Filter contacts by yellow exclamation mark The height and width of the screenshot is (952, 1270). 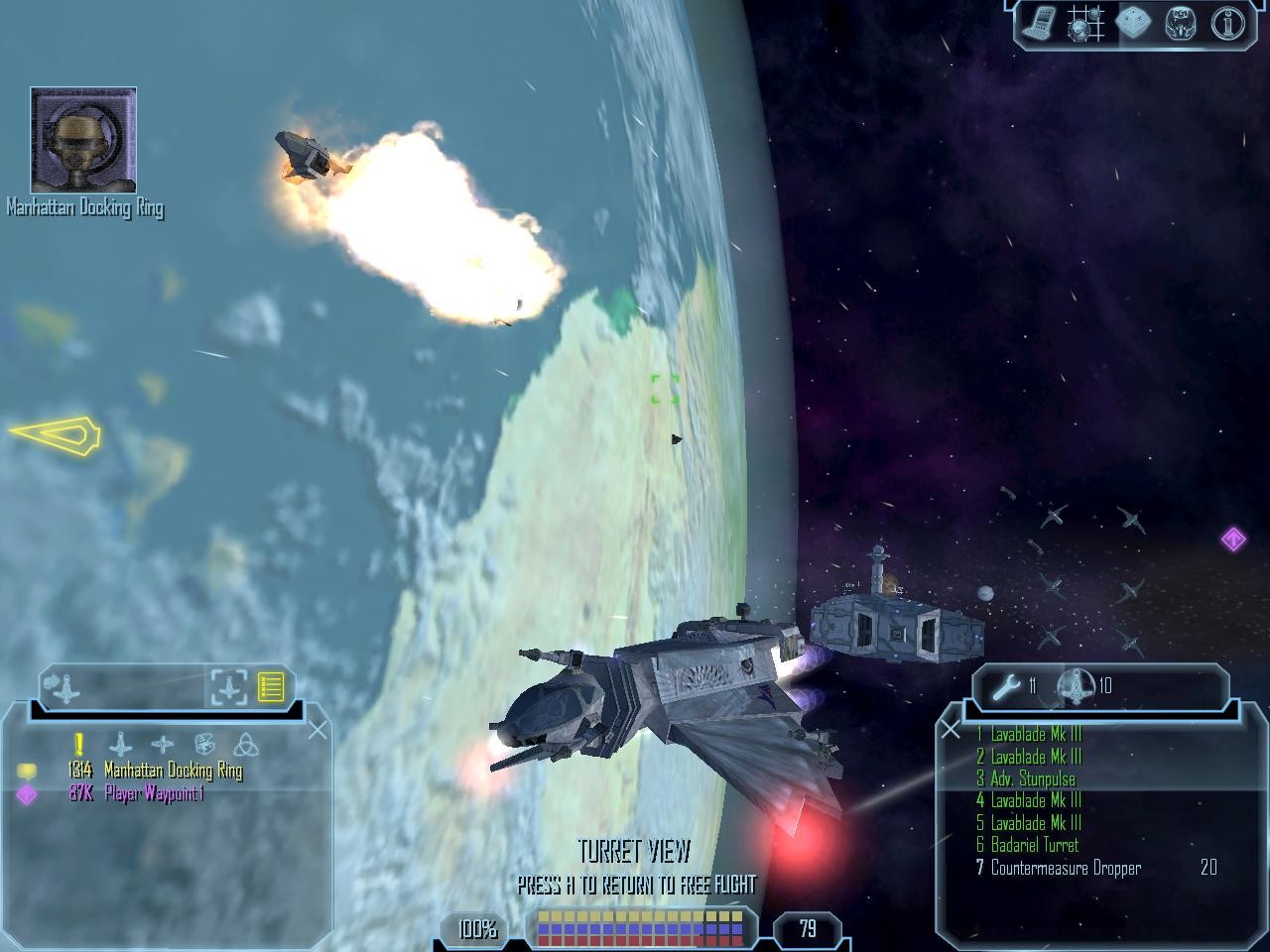point(78,744)
